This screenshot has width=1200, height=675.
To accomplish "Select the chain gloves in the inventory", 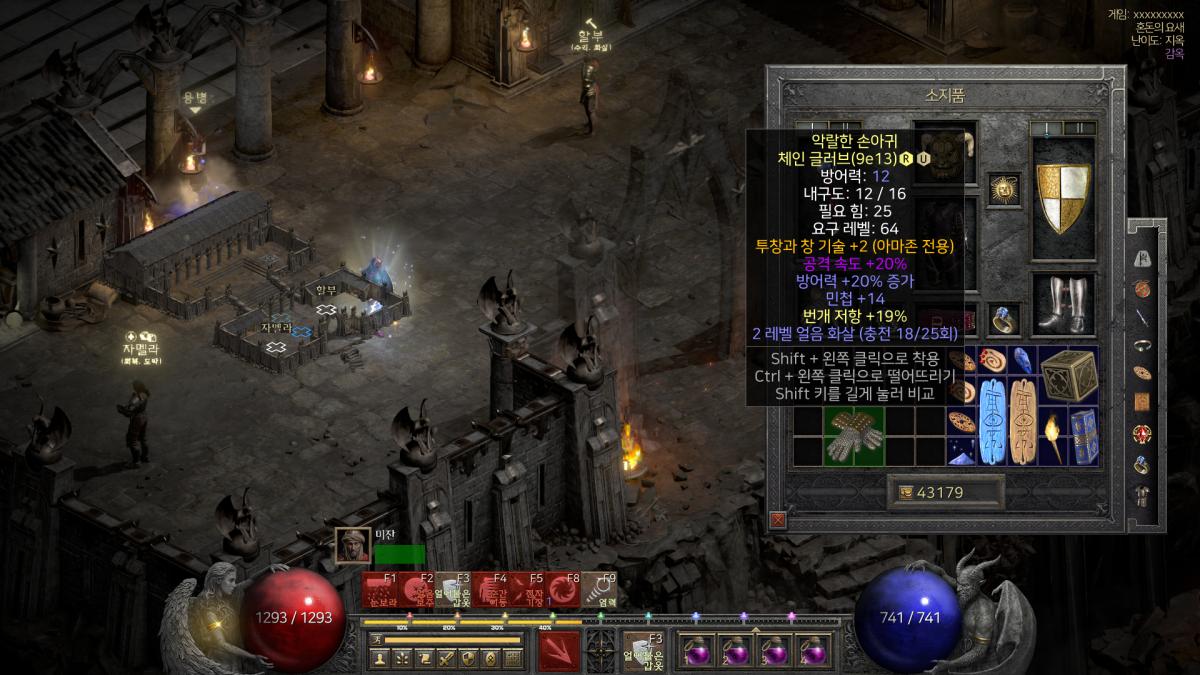I will [x=853, y=435].
